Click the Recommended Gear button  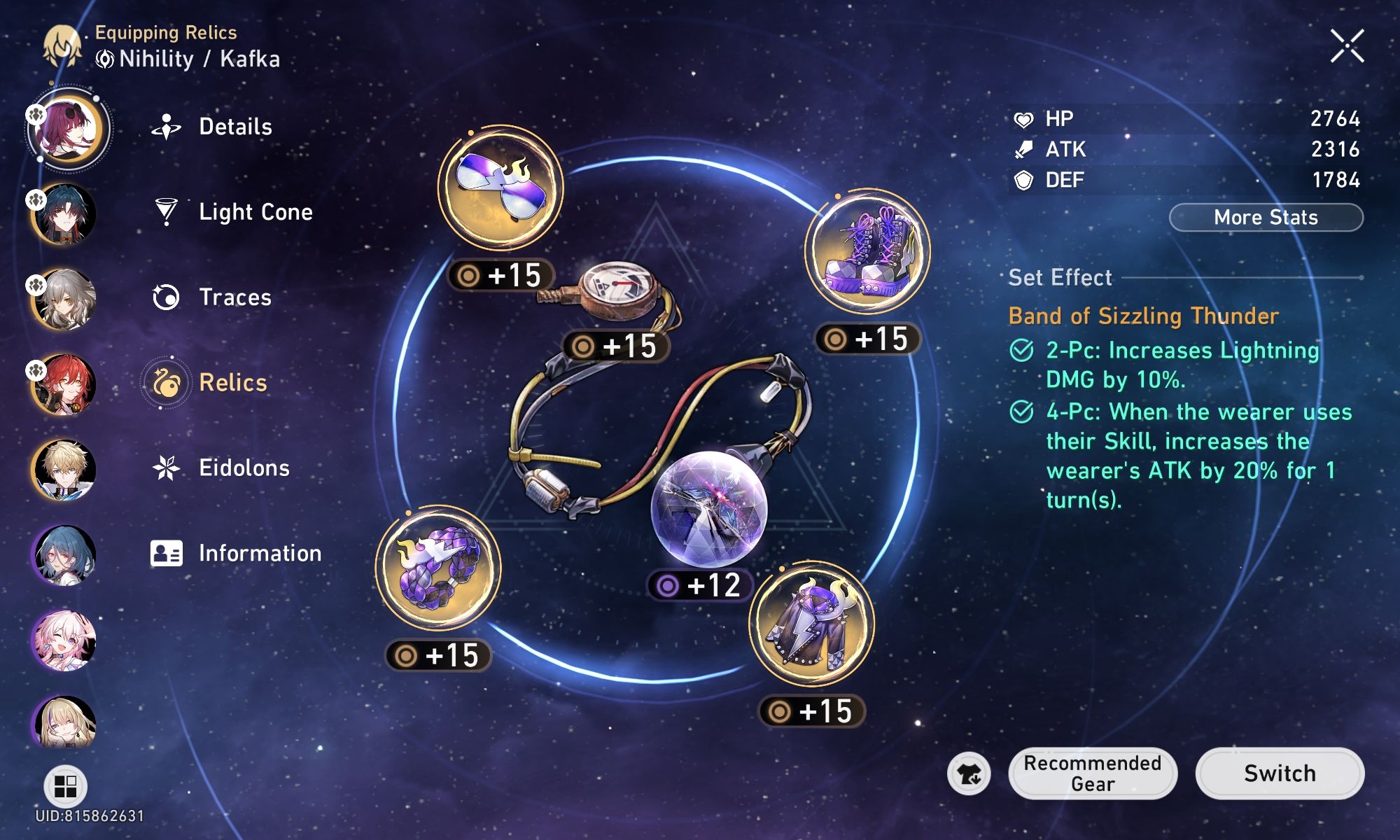[x=1092, y=773]
